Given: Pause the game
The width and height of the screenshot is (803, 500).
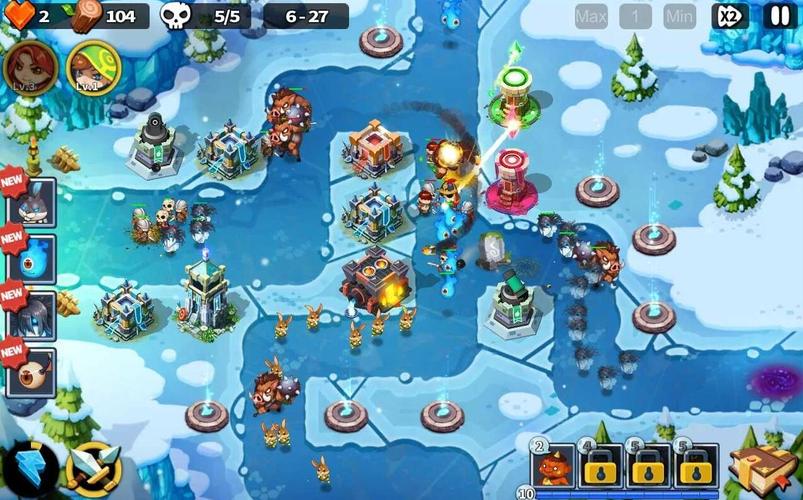Looking at the screenshot, I should (x=779, y=16).
